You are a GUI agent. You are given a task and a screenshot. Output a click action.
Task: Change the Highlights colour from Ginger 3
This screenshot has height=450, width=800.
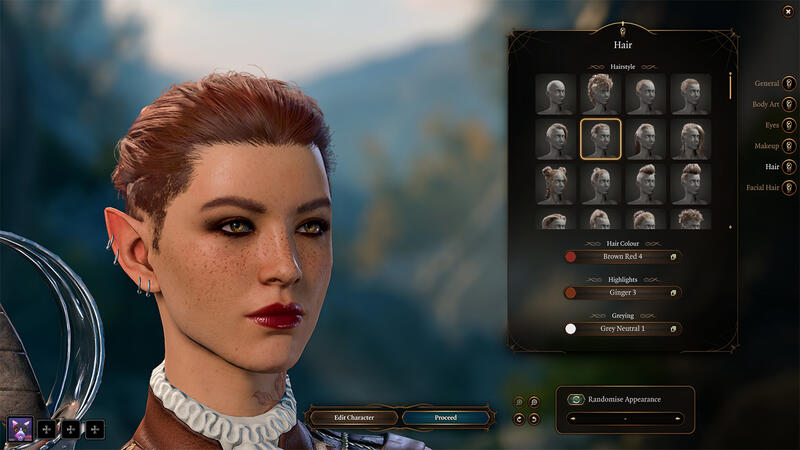pyautogui.click(x=622, y=293)
